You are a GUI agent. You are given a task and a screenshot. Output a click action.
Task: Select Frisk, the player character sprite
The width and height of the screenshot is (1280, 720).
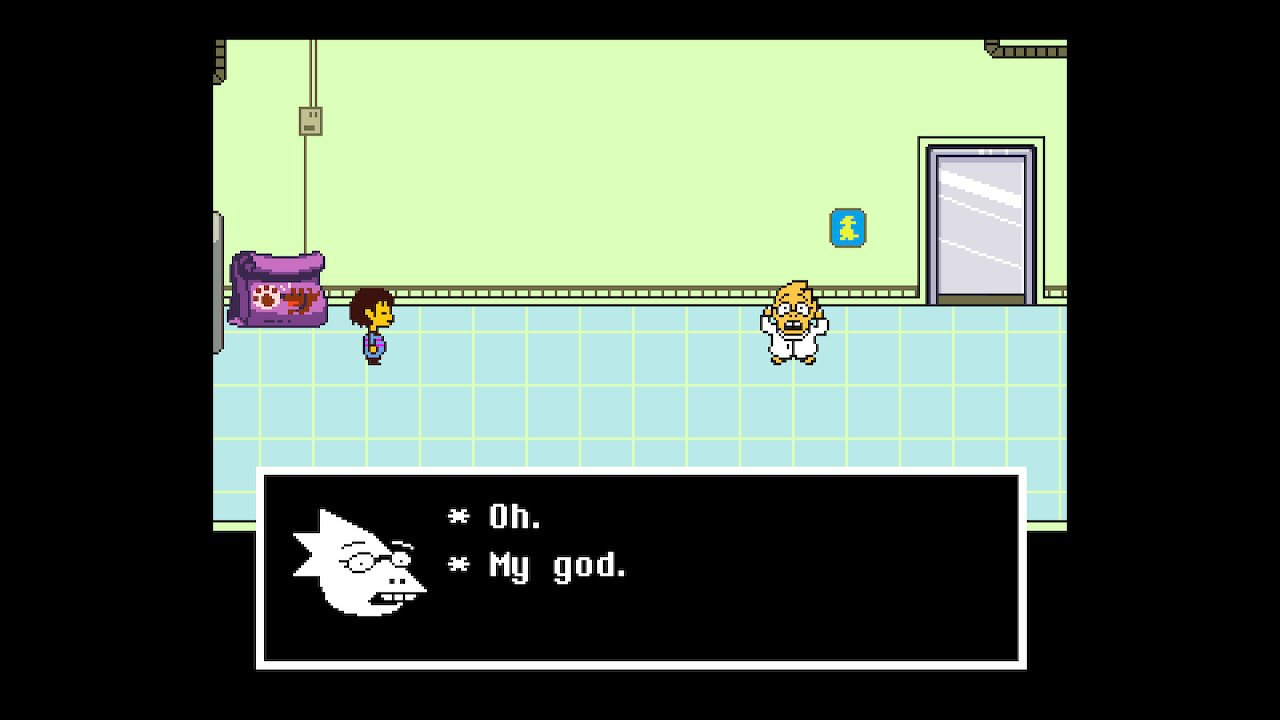pos(372,330)
